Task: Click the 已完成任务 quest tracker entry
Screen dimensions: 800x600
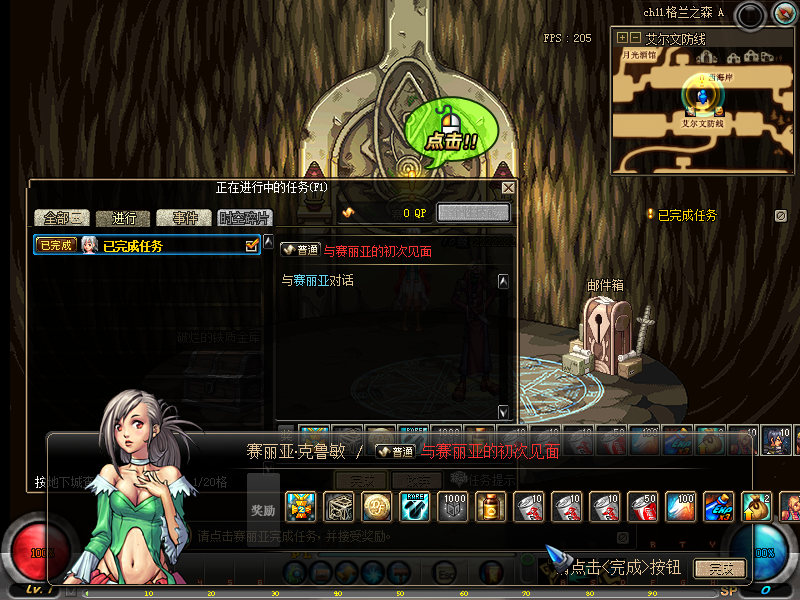Action: pos(686,215)
